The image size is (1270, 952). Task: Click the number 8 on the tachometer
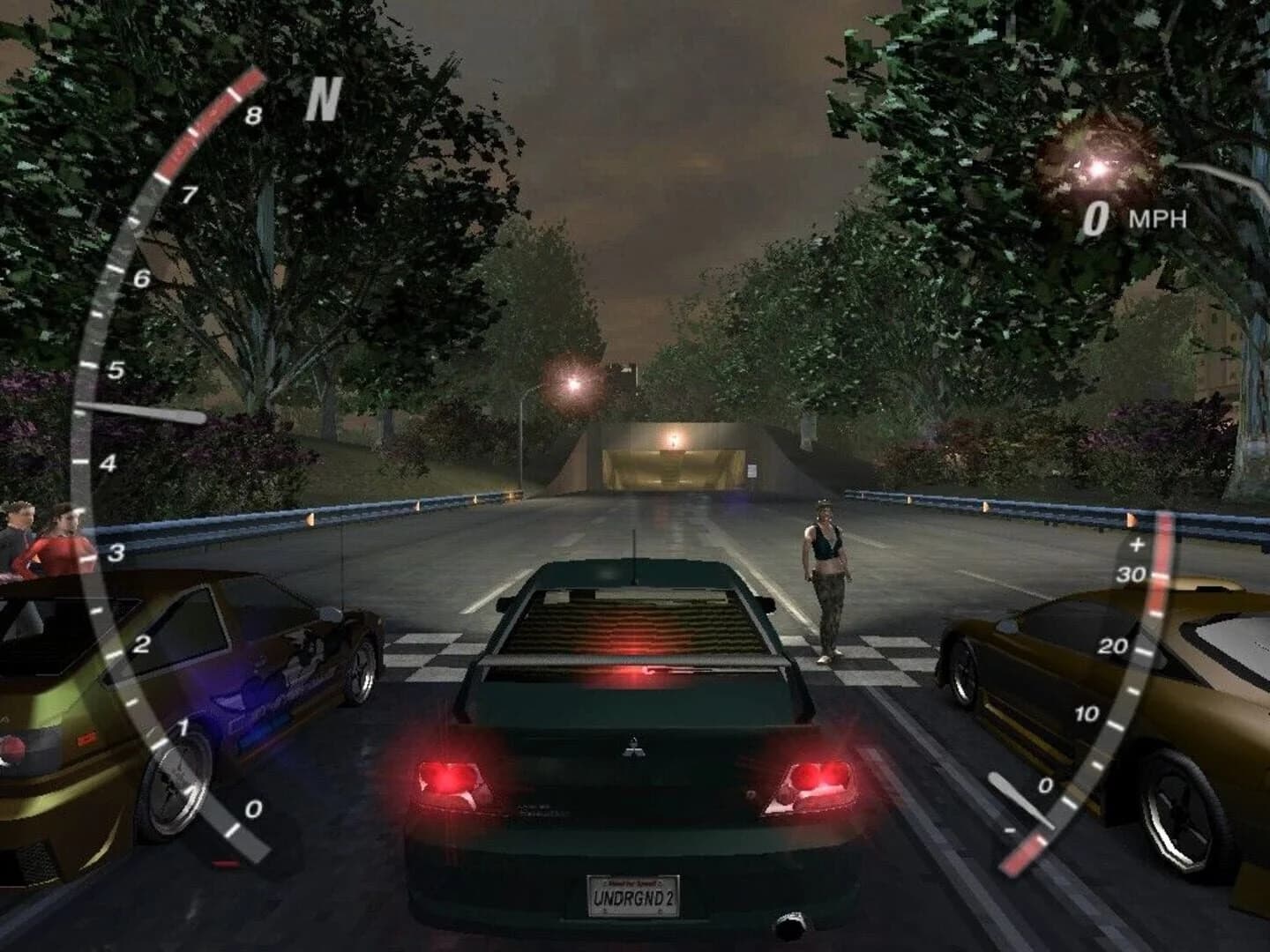(x=254, y=114)
